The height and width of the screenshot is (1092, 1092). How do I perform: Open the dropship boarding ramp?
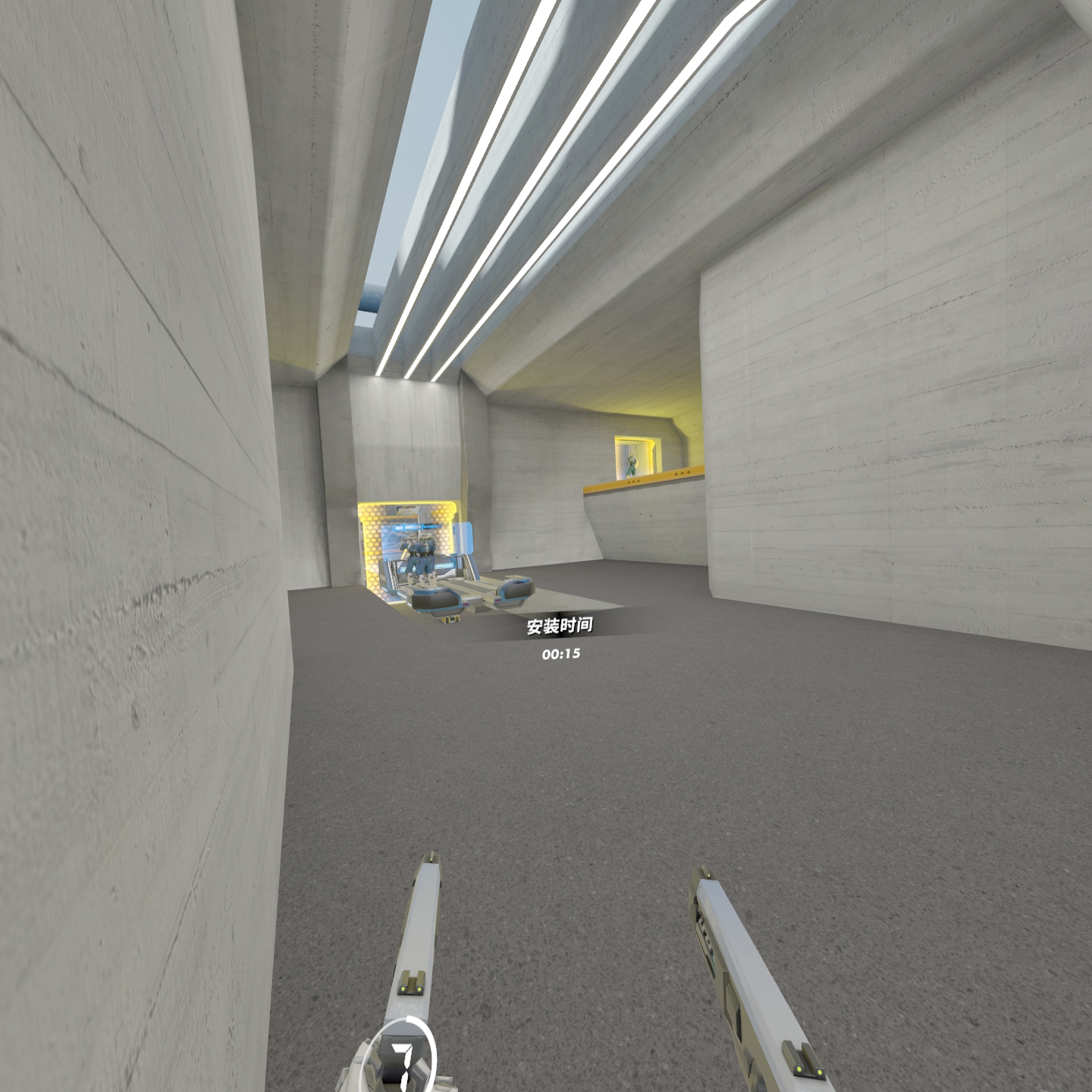(x=469, y=586)
